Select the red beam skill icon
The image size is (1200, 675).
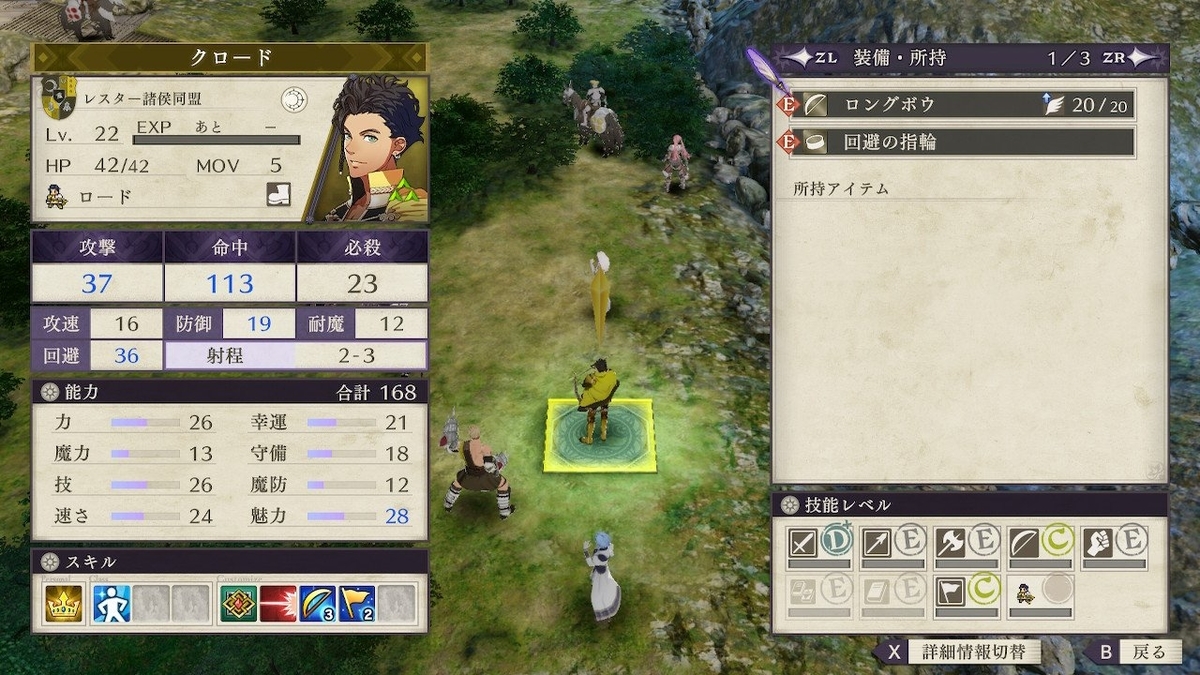278,604
